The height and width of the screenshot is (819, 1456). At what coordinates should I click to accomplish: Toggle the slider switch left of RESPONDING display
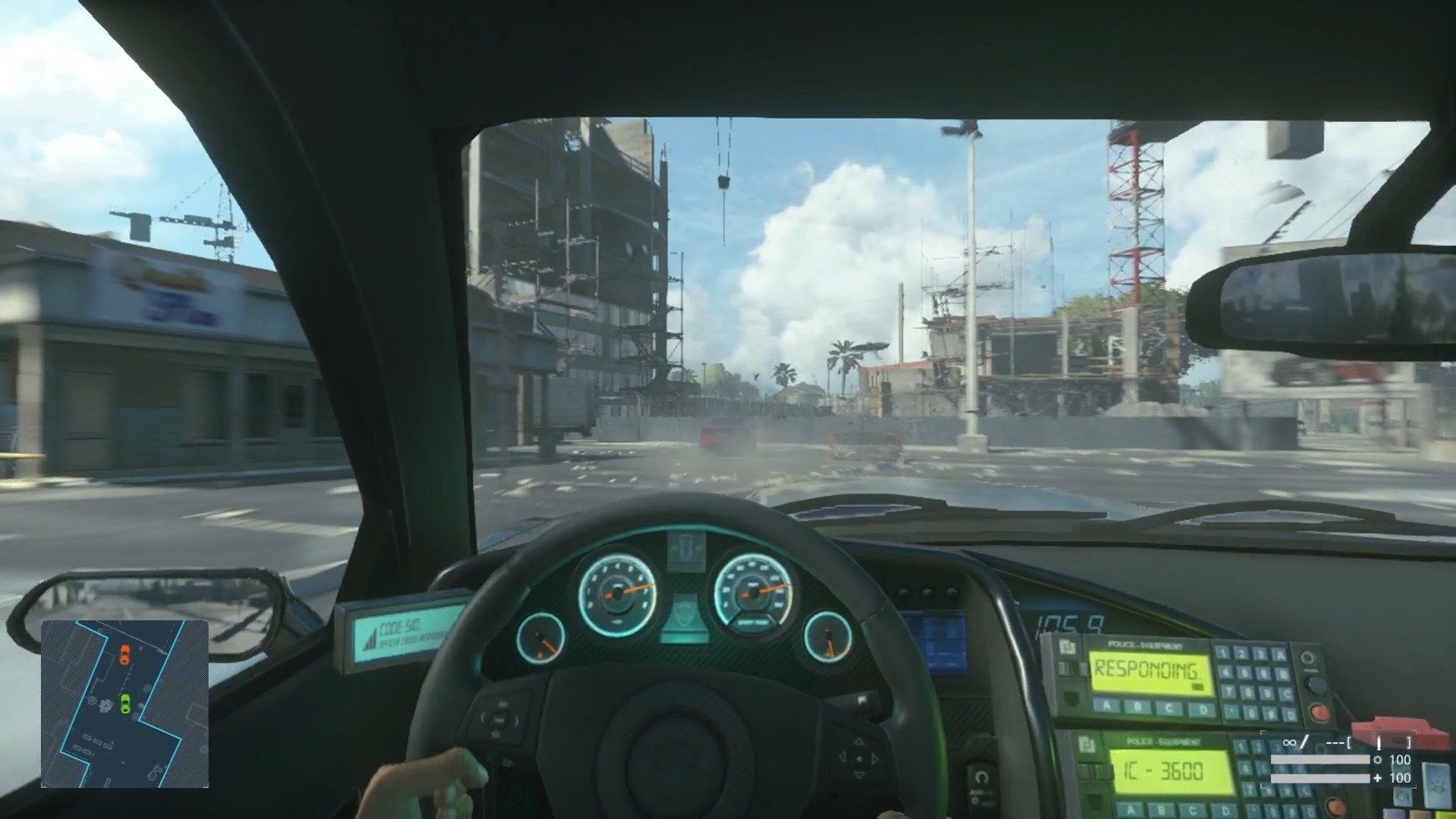coord(1072,669)
